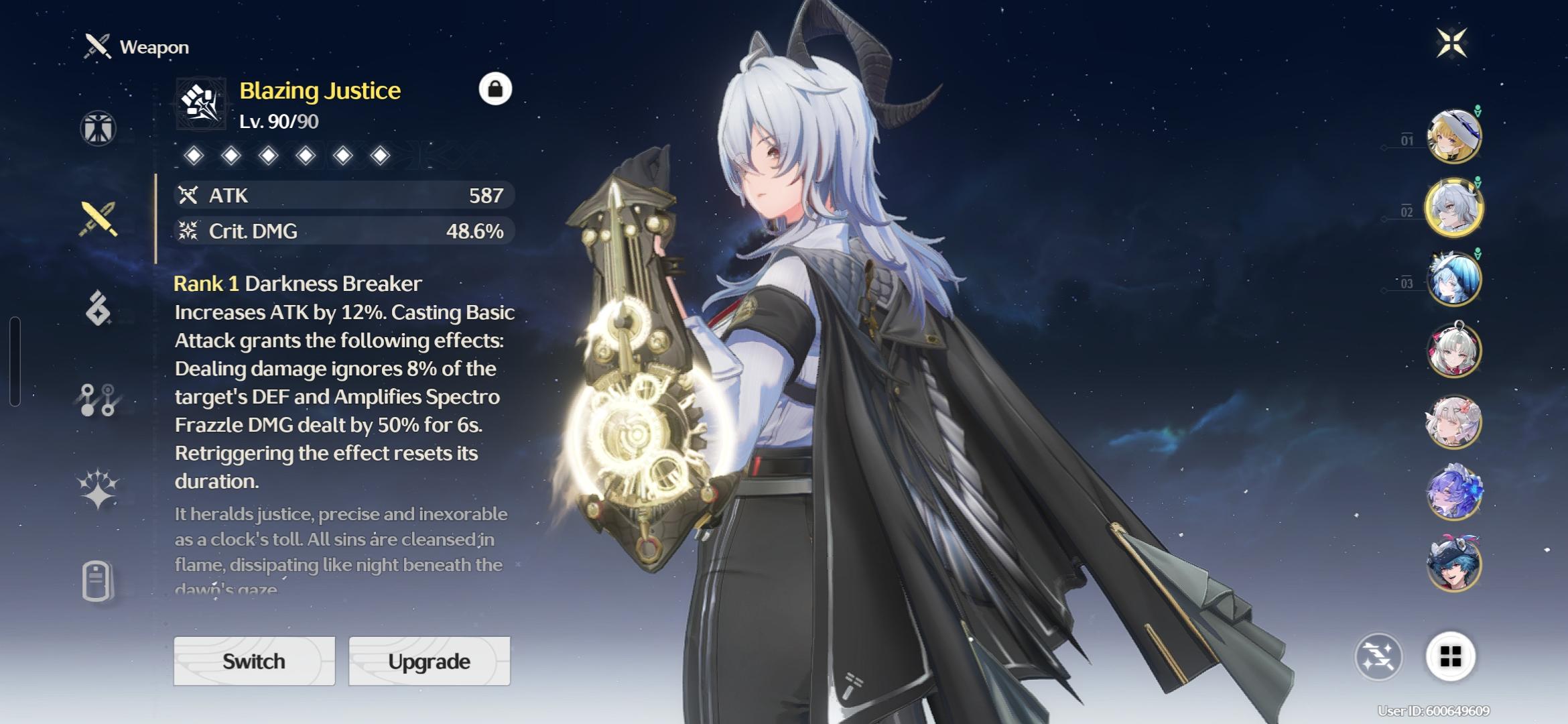This screenshot has width=1568, height=724.
Task: Select the silver-haired character in slot 02
Action: (1453, 208)
